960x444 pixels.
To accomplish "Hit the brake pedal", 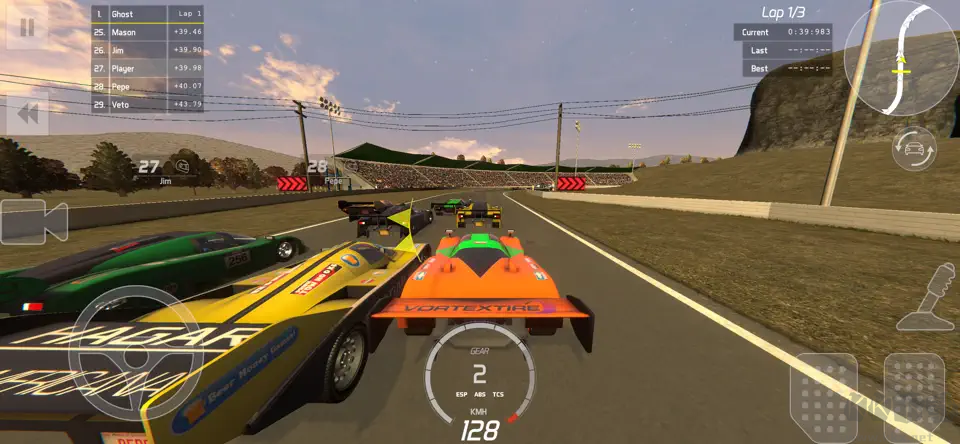I will click(x=824, y=397).
